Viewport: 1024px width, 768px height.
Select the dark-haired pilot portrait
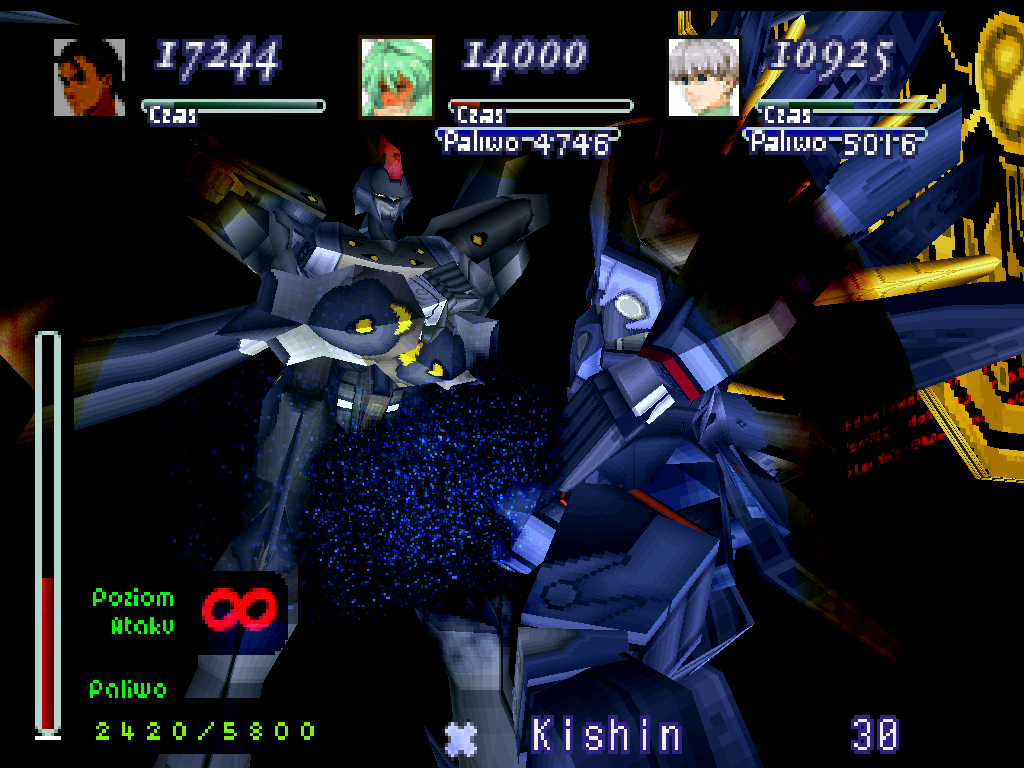89,77
